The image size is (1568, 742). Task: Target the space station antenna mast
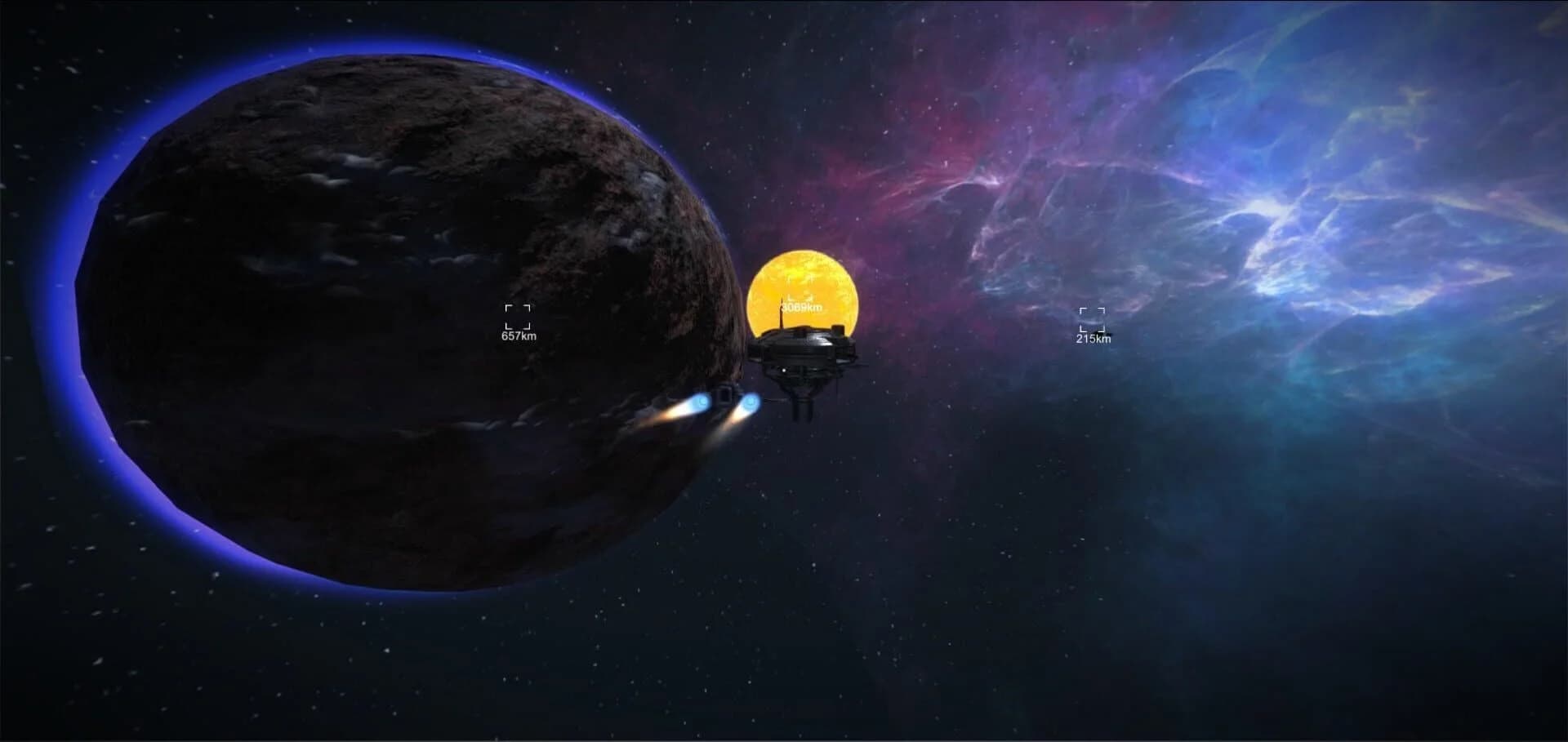click(x=782, y=314)
